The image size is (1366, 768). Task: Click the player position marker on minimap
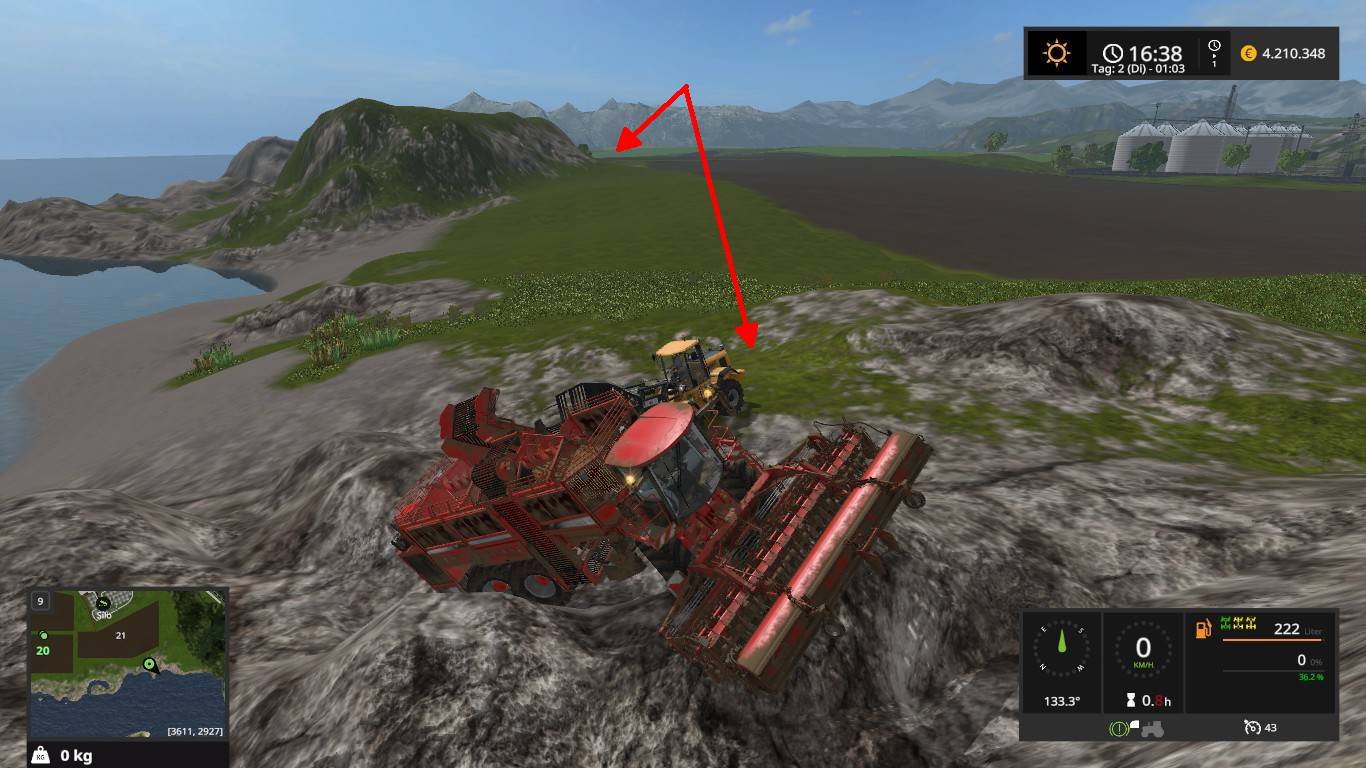150,663
